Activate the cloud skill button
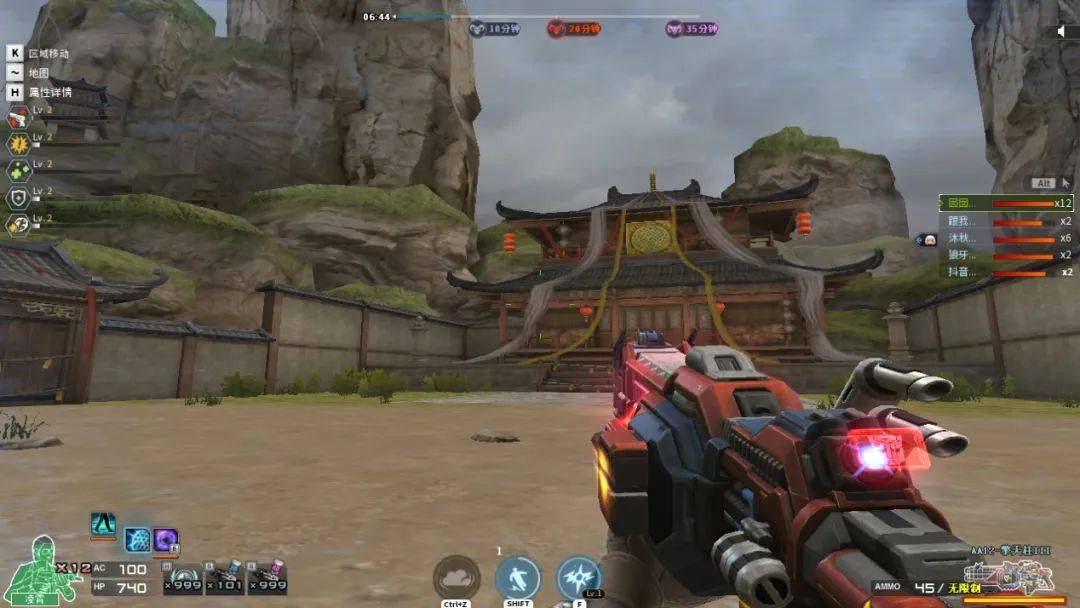This screenshot has height=608, width=1080. (x=456, y=578)
